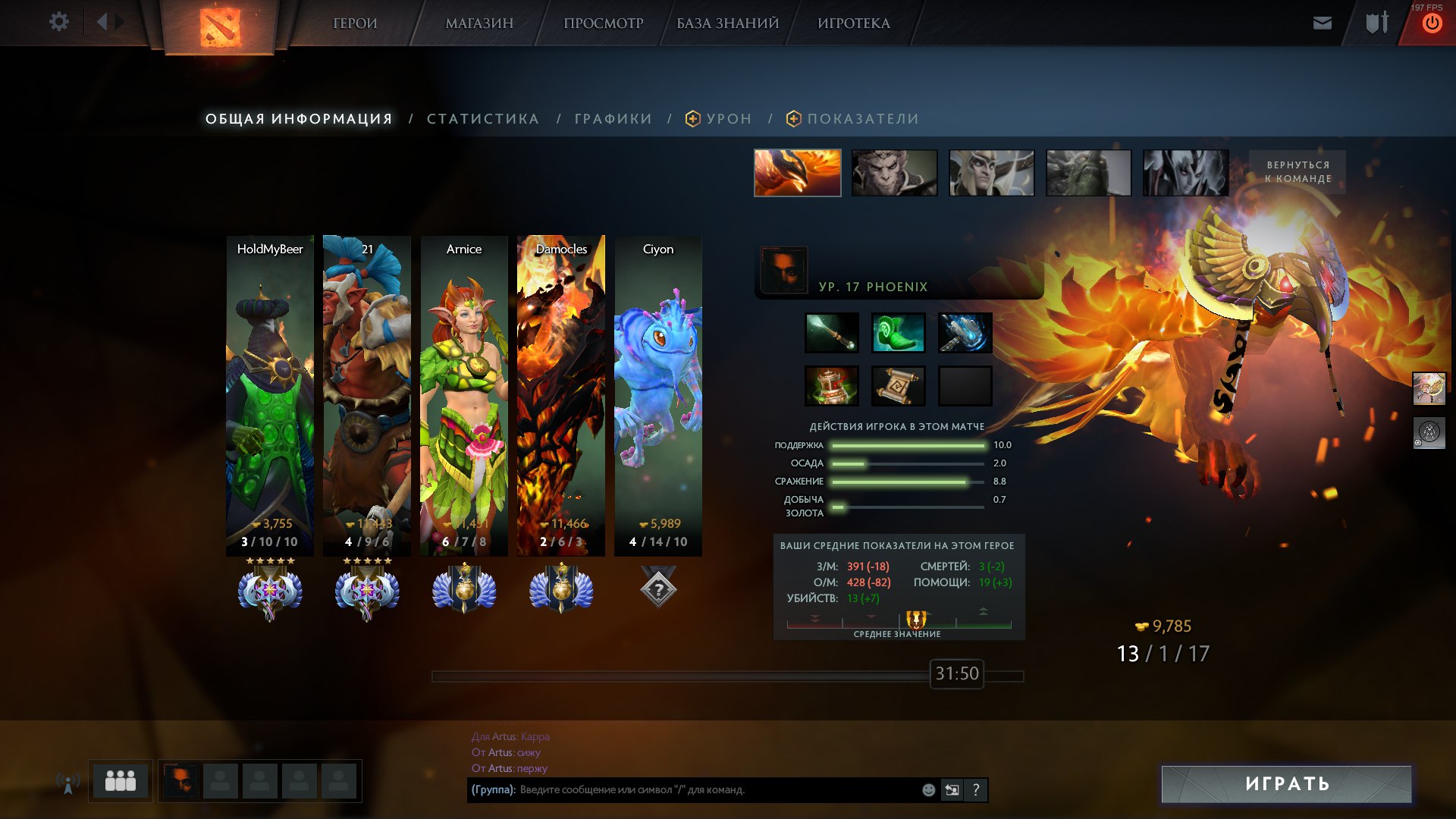
Task: Open the mail envelope icon
Action: (1322, 23)
